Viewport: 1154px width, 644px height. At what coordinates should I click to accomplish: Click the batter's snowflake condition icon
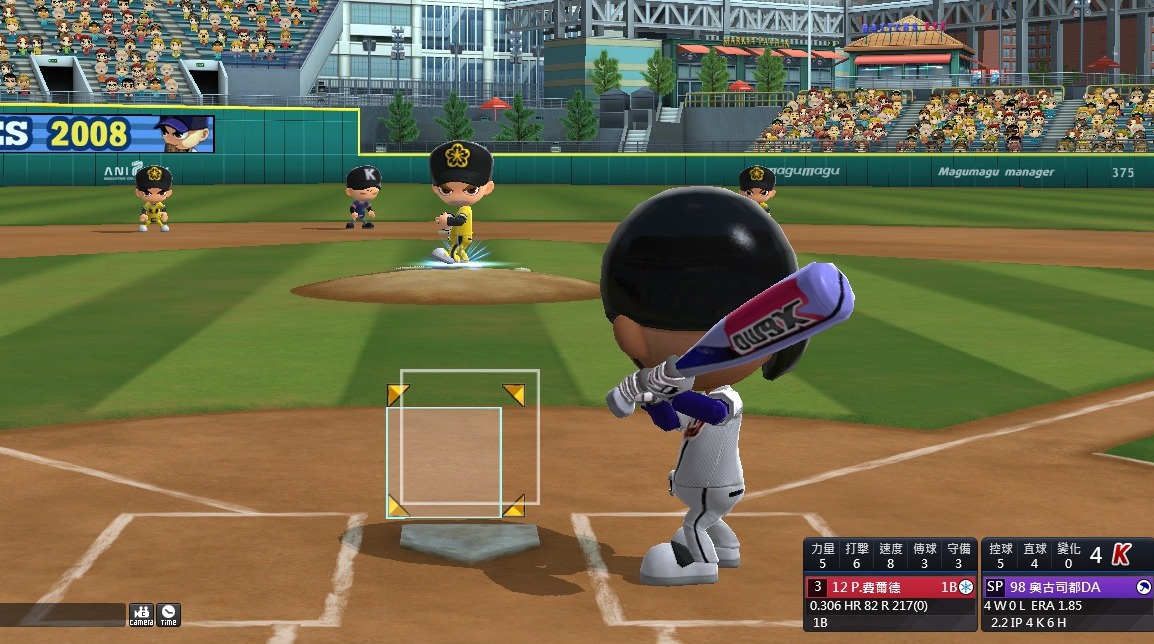pos(965,587)
